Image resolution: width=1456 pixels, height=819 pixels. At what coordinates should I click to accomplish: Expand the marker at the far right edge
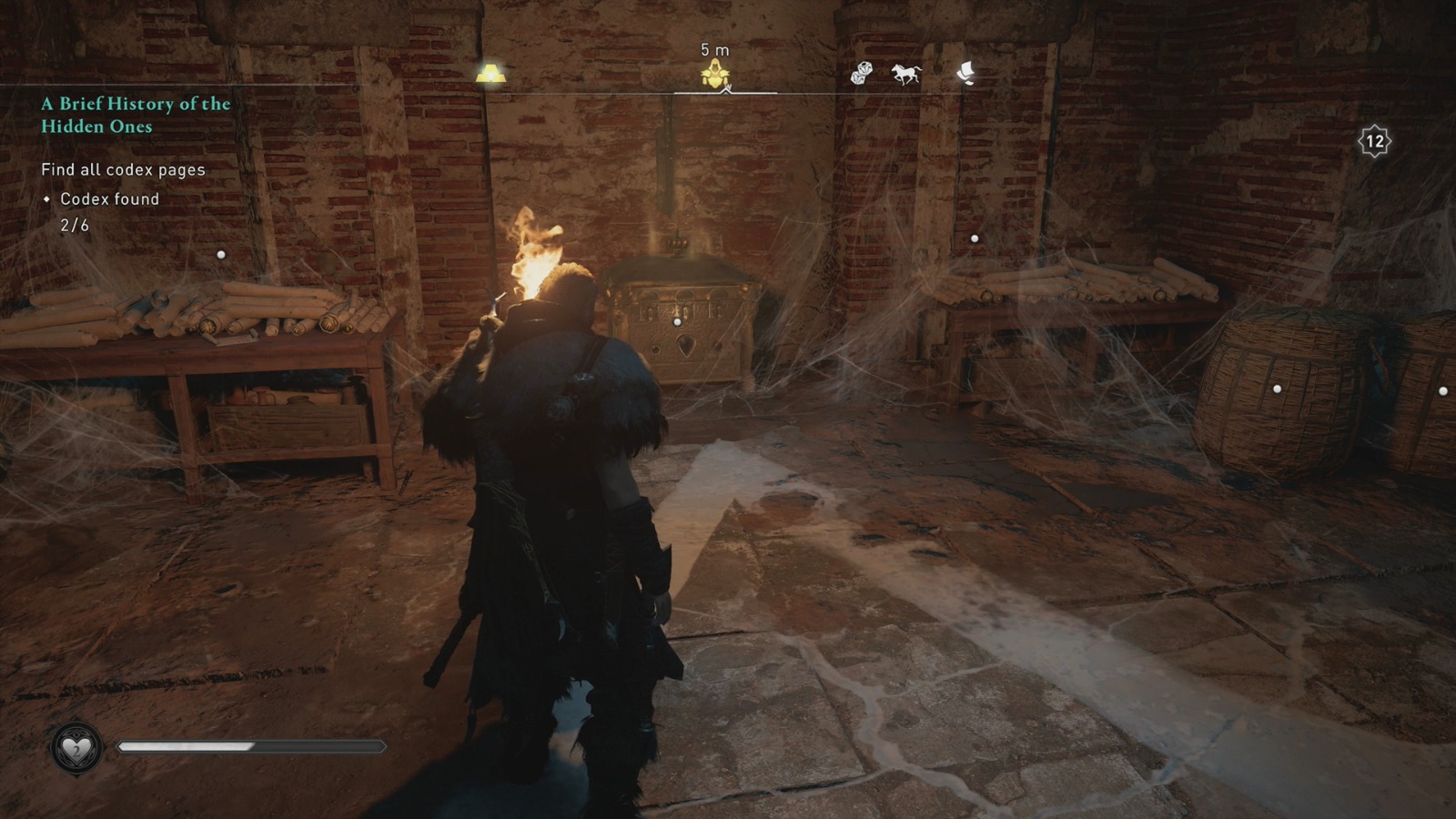[x=1442, y=391]
